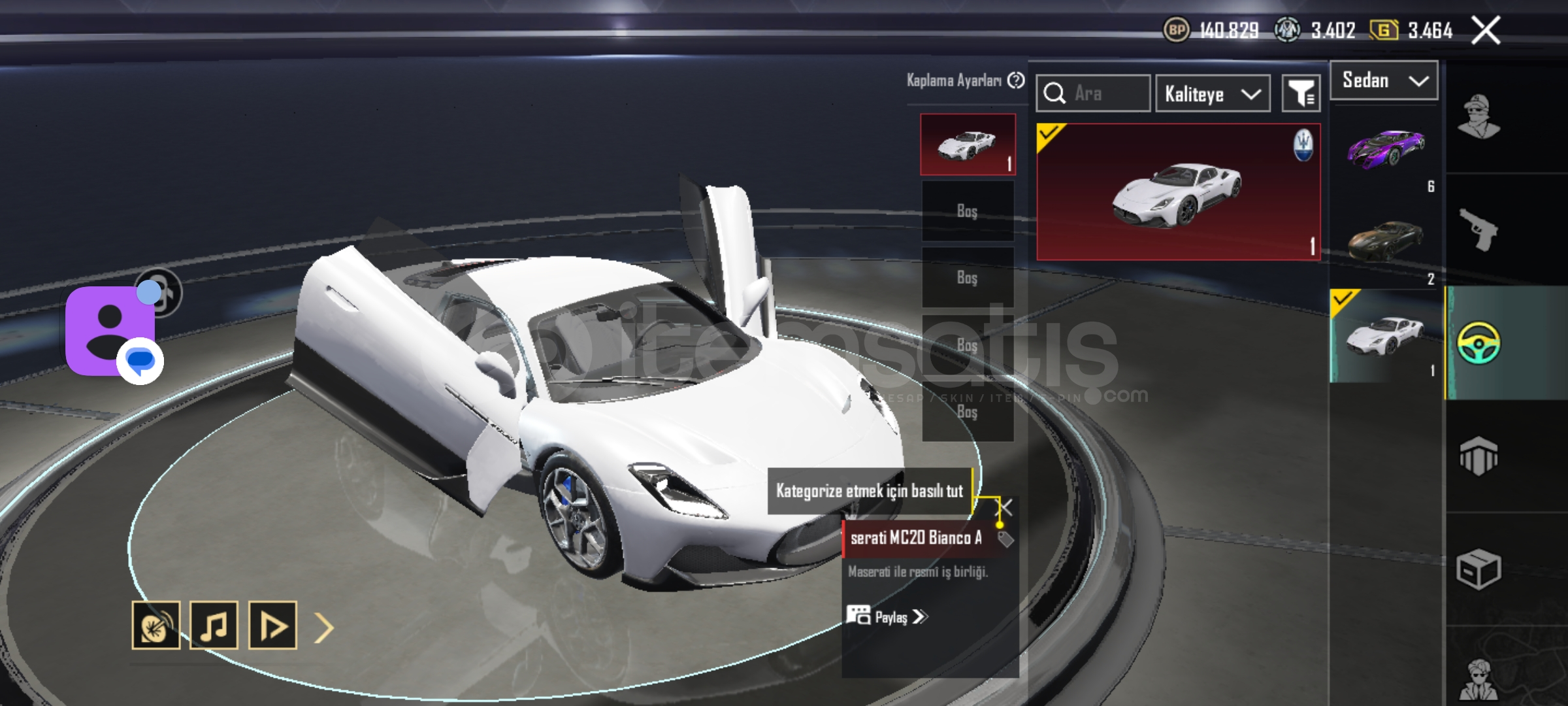Close the categorize tooltip
The height and width of the screenshot is (706, 1568).
(x=1007, y=507)
